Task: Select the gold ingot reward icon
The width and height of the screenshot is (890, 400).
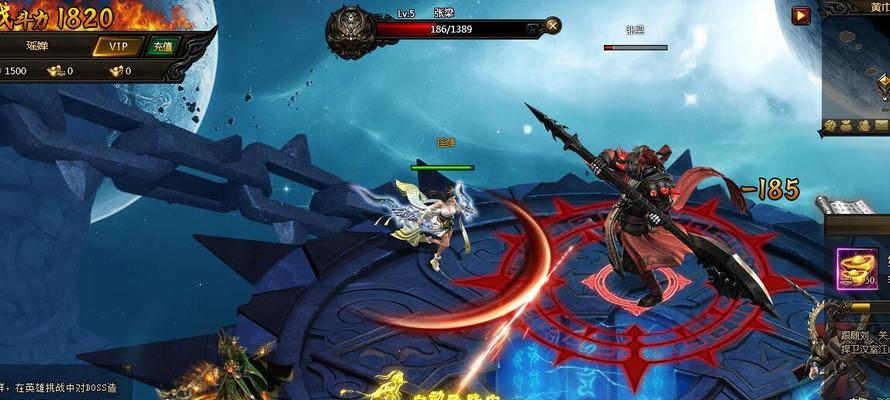Action: point(857,268)
